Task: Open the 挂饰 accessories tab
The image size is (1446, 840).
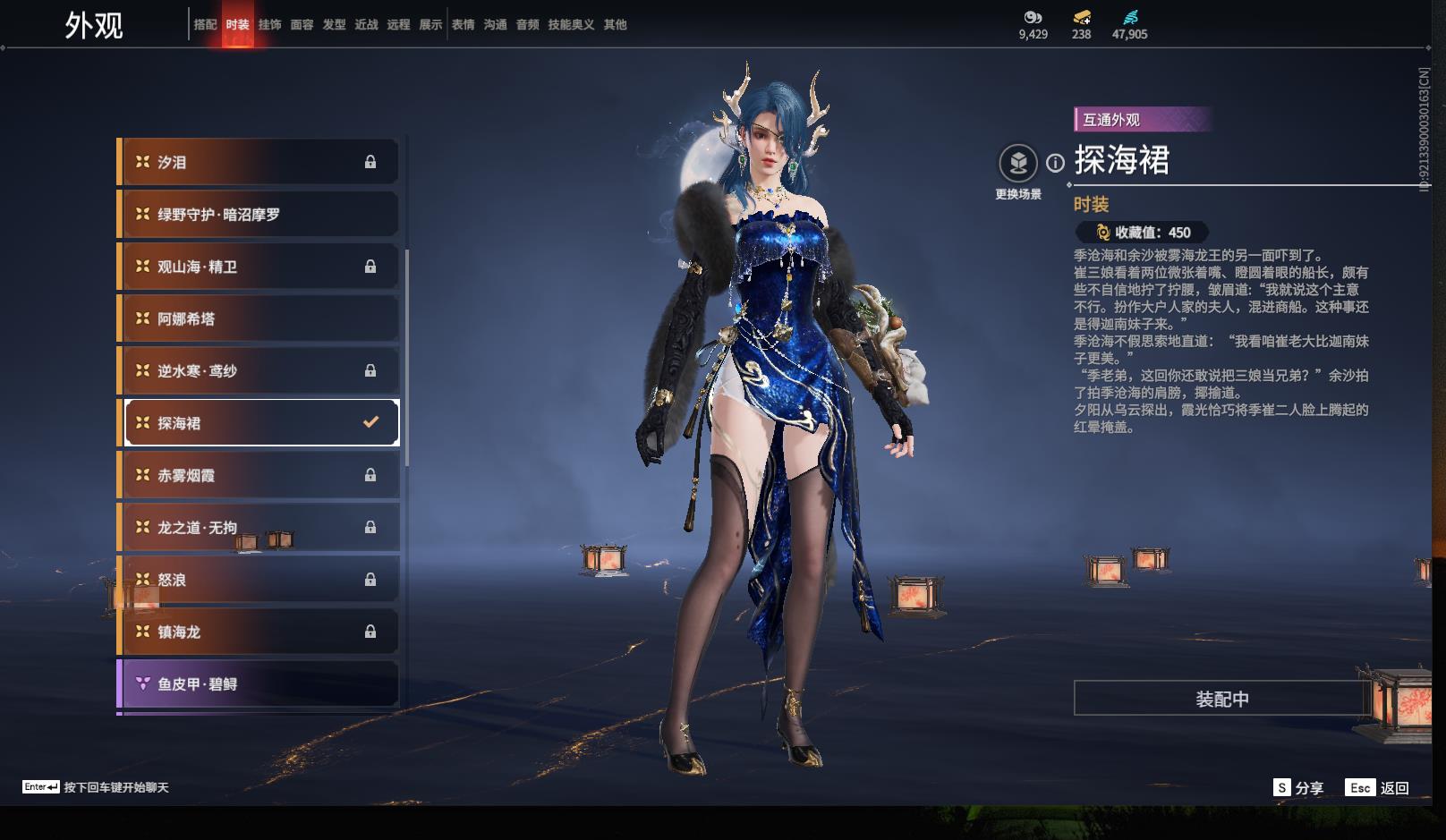Action: click(269, 25)
